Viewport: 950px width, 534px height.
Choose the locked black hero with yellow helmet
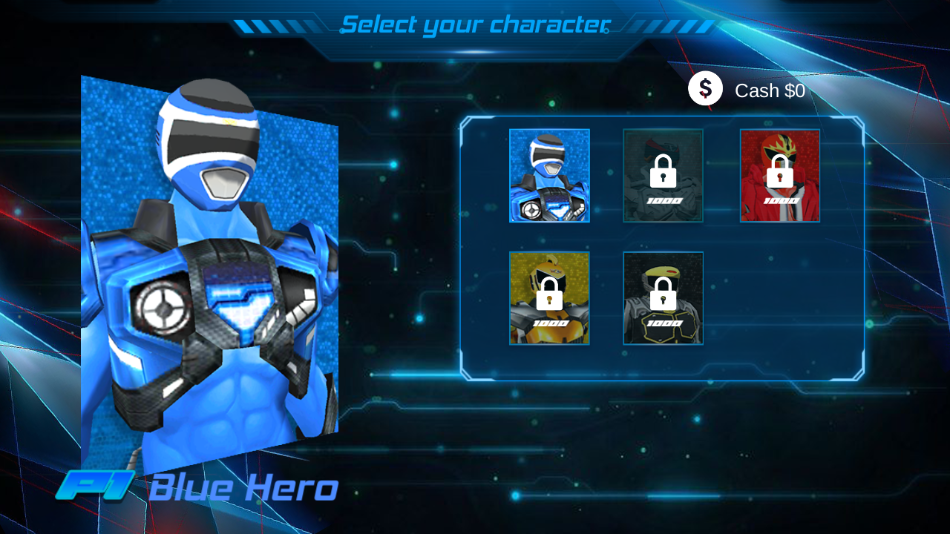click(663, 298)
